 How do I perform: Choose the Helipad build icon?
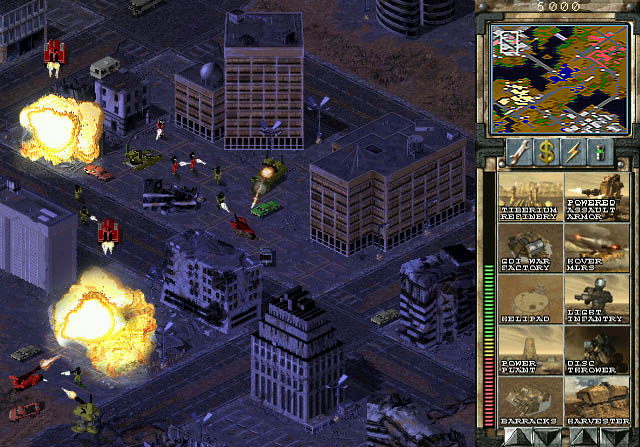[x=530, y=299]
